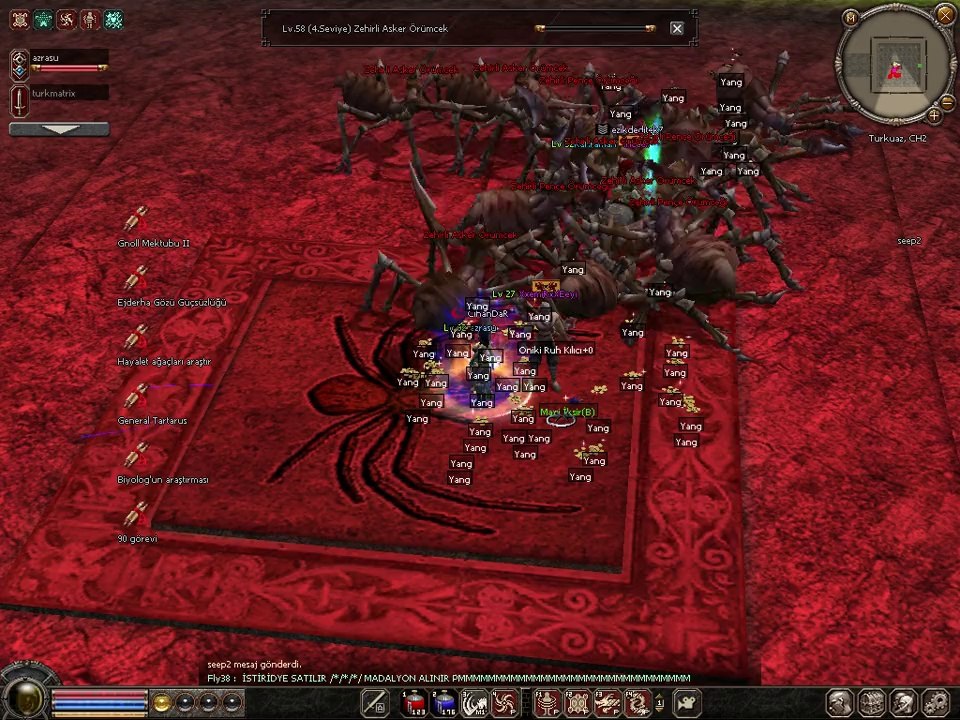Open the General Tartarus quest scroll
960x720 pixels.
point(135,398)
